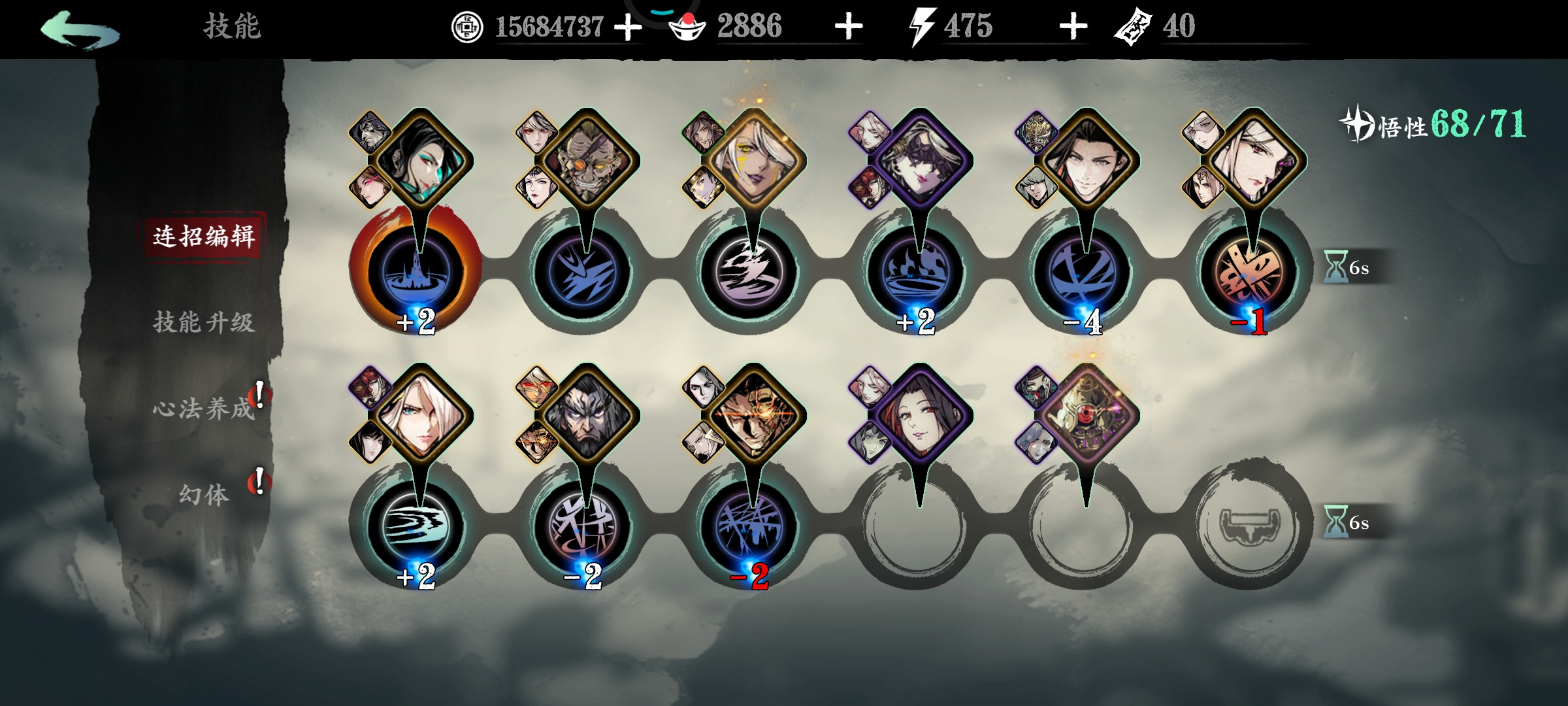The height and width of the screenshot is (706, 1568).
Task: Choose the red -2 slashing skill slot
Action: (749, 525)
